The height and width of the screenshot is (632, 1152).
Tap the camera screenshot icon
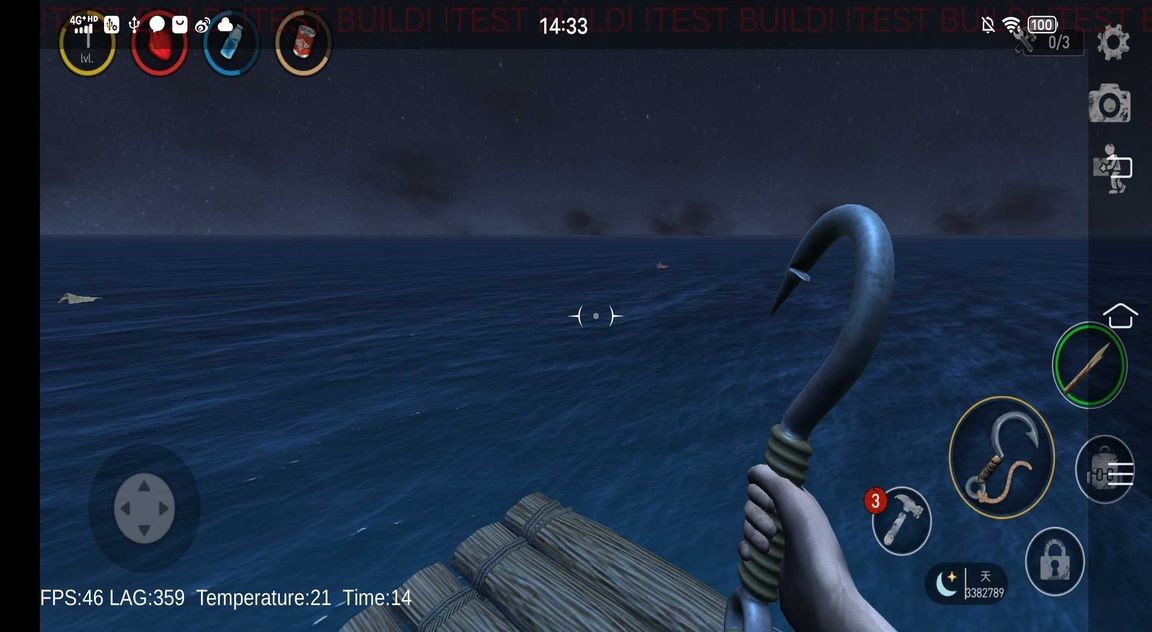click(x=1110, y=104)
